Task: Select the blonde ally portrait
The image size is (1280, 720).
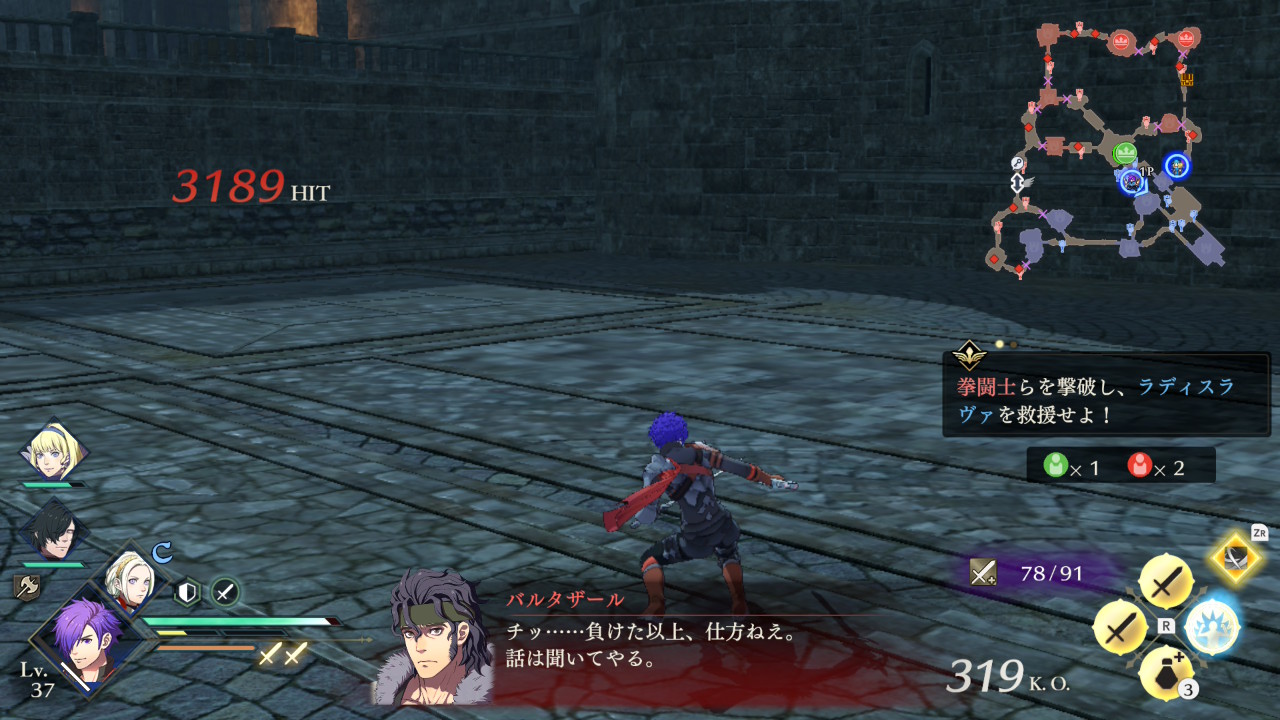Action: pyautogui.click(x=54, y=452)
